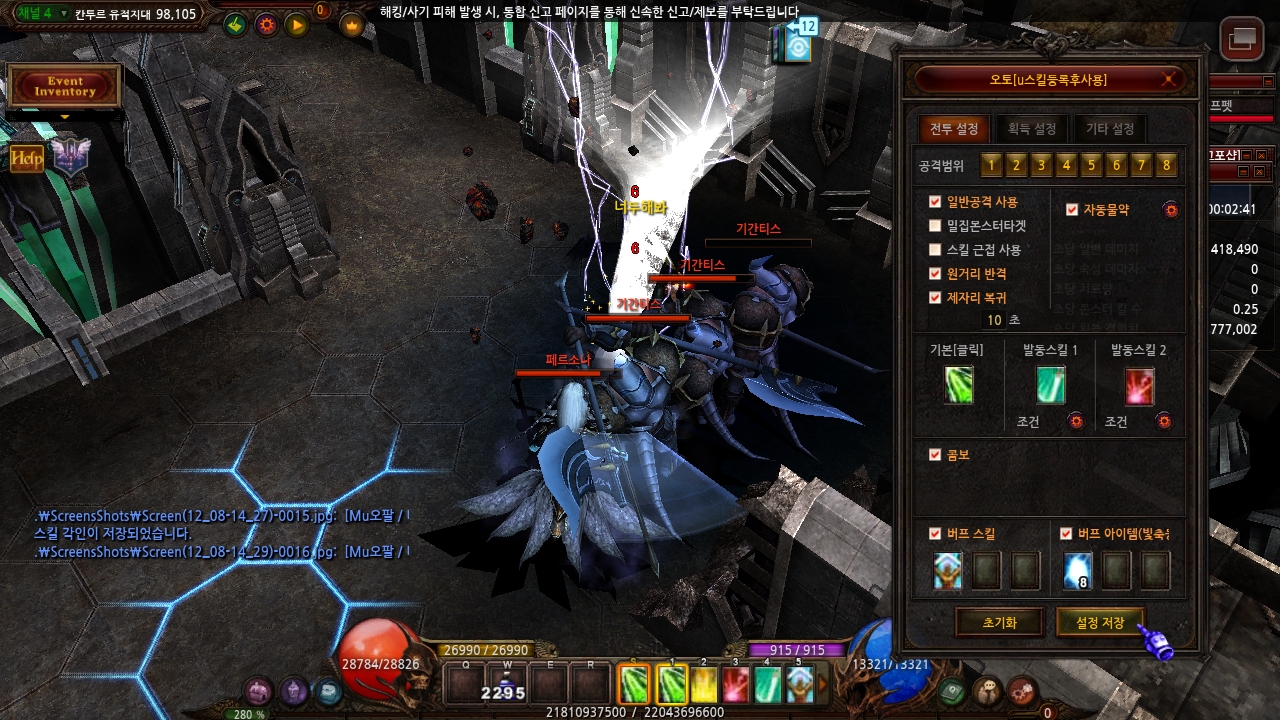Use the potion in the W slot
The width and height of the screenshot is (1280, 720).
point(503,686)
